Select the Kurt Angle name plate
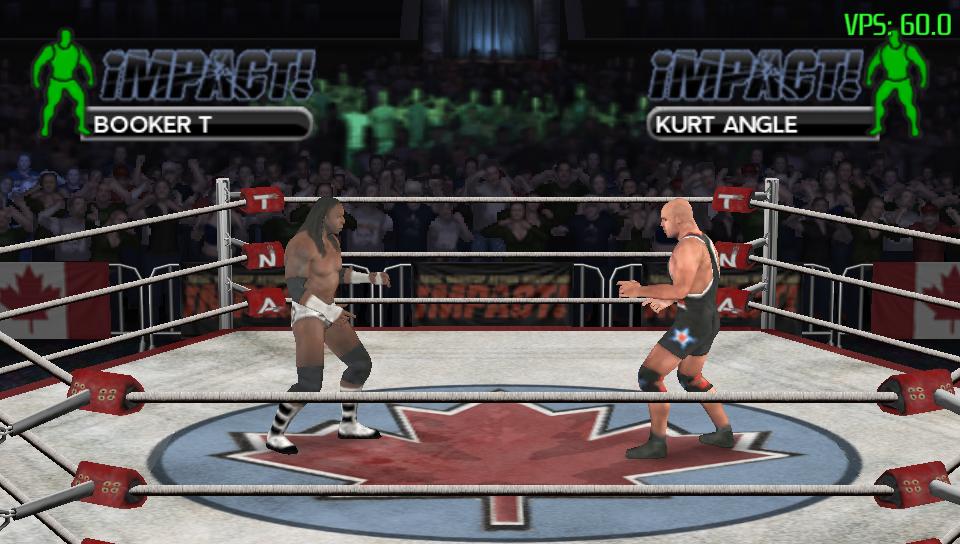 (x=762, y=125)
